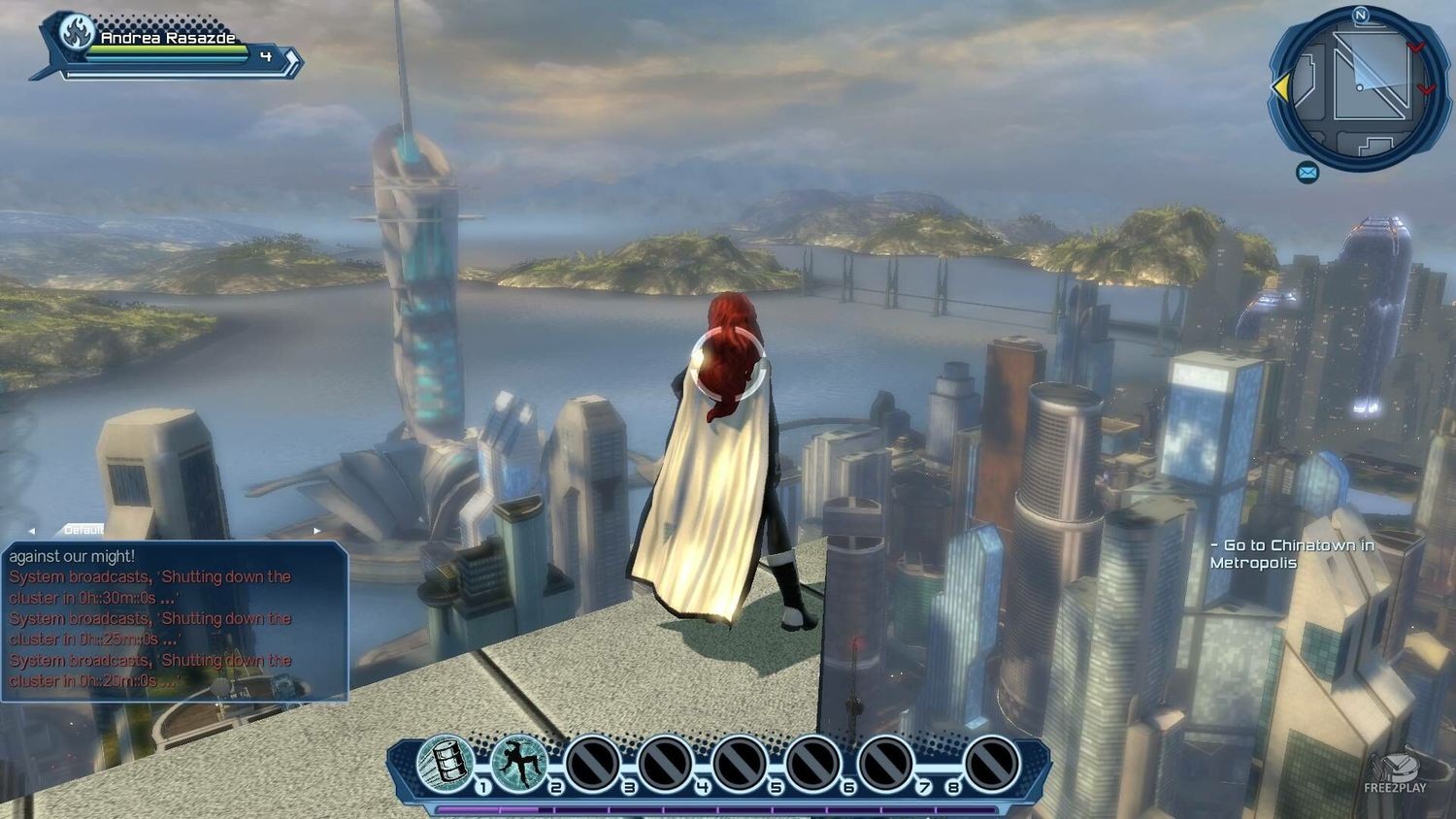
Task: Click the yellow waypoint arrow on minimap
Action: point(1281,88)
